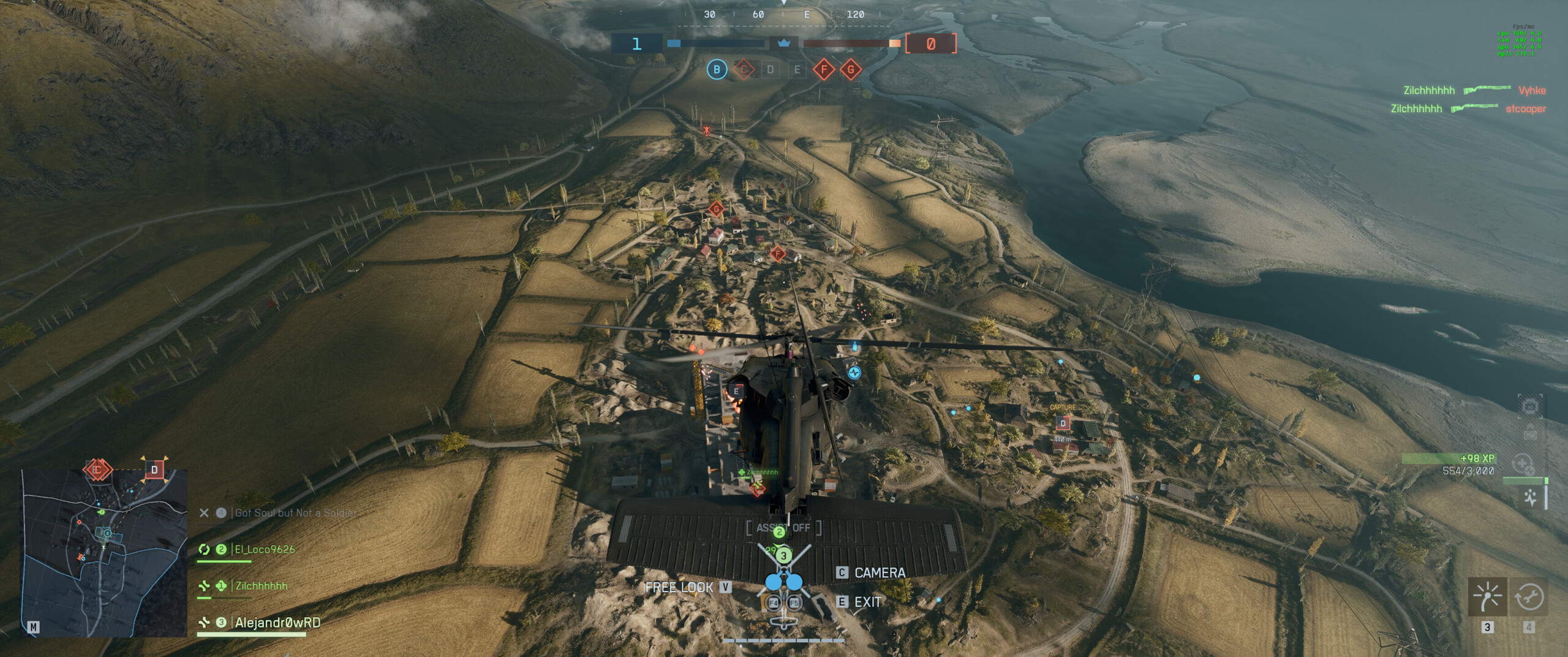
Task: Click the D capture marker on minimap edge
Action: tap(154, 469)
